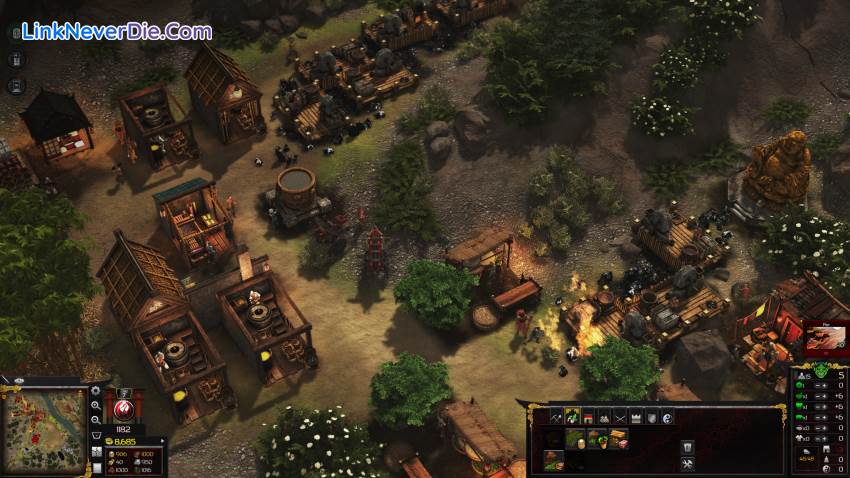Zoom in with the magnifier plus button
850x478 pixels.
96,405
